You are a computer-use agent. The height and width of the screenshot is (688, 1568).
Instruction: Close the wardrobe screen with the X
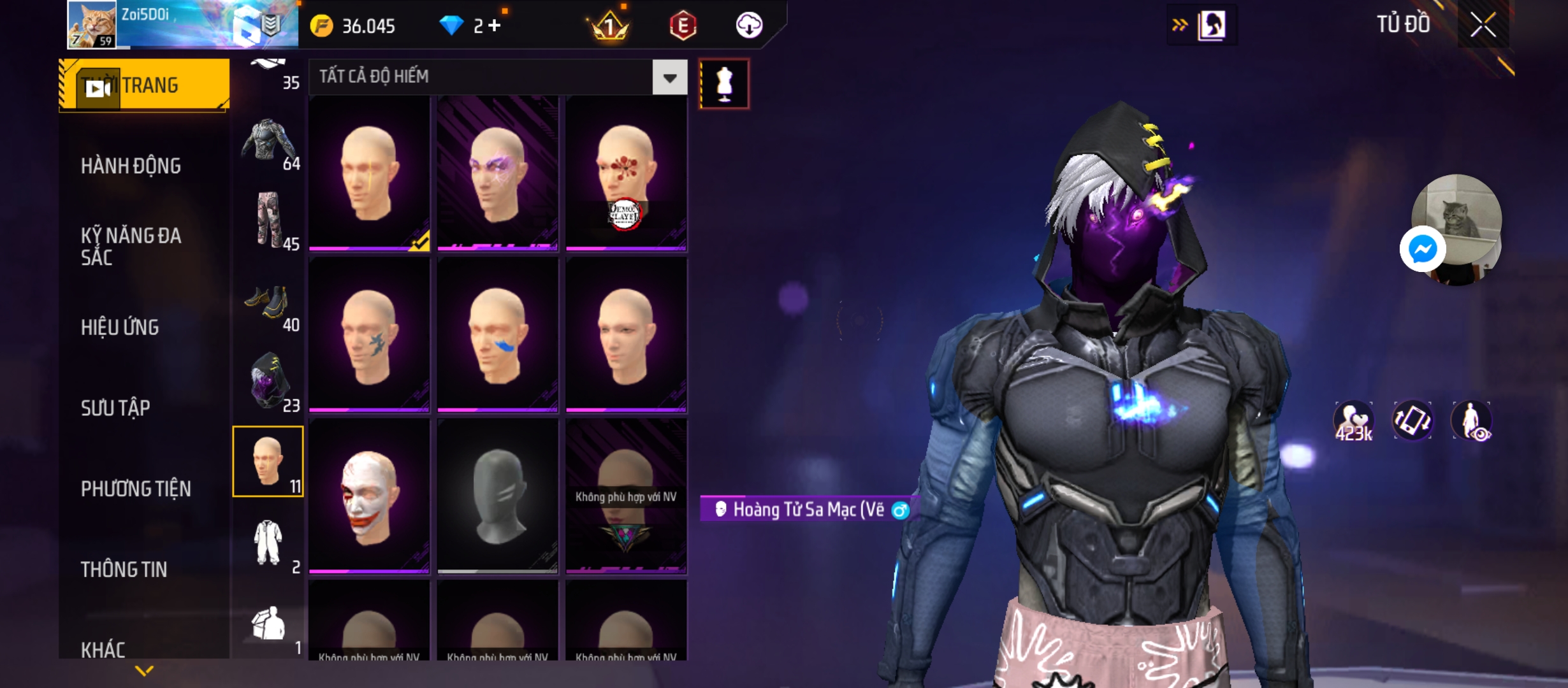pyautogui.click(x=1483, y=25)
